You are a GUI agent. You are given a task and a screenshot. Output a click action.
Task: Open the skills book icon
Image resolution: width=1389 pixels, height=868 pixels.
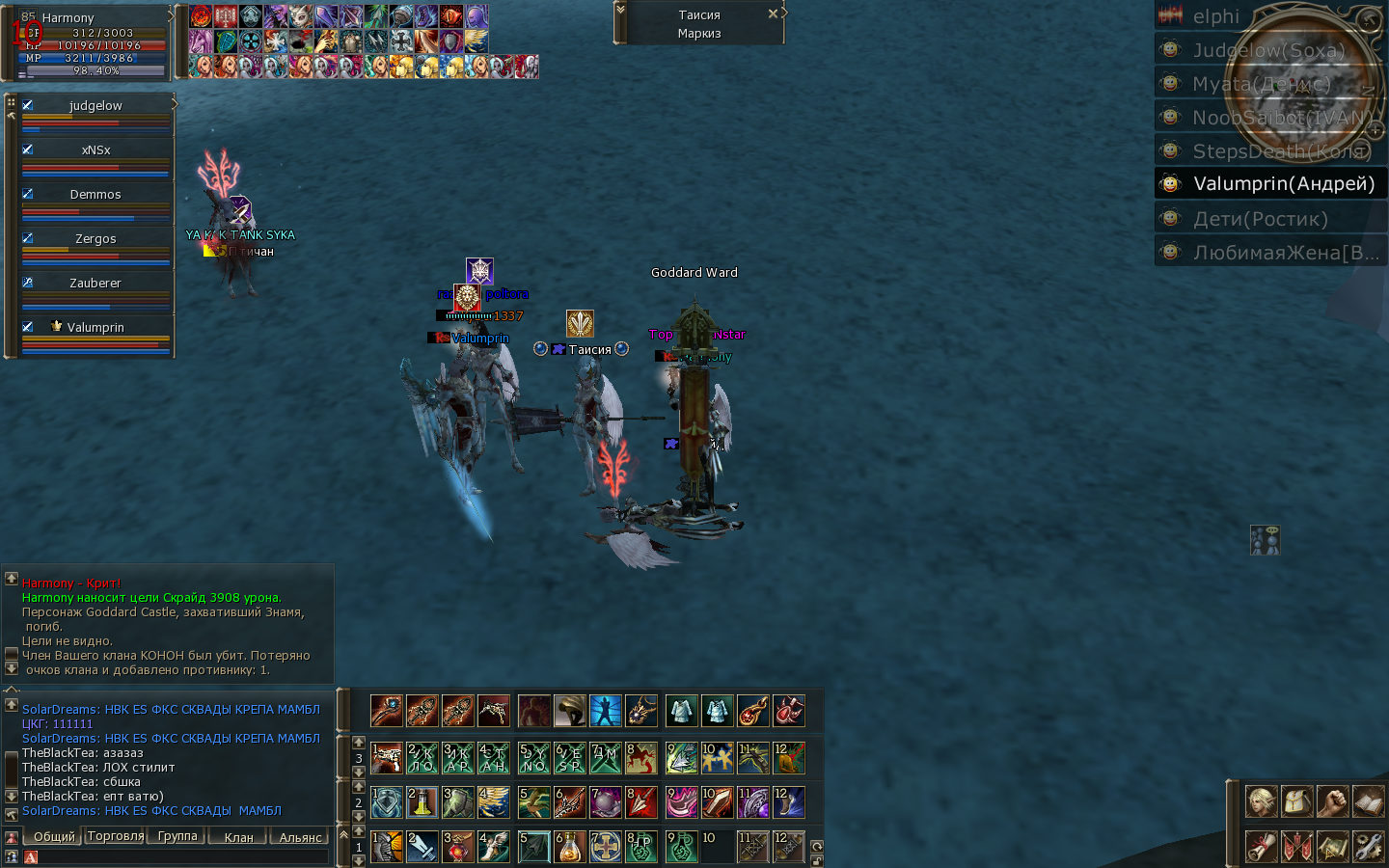coord(1368,801)
